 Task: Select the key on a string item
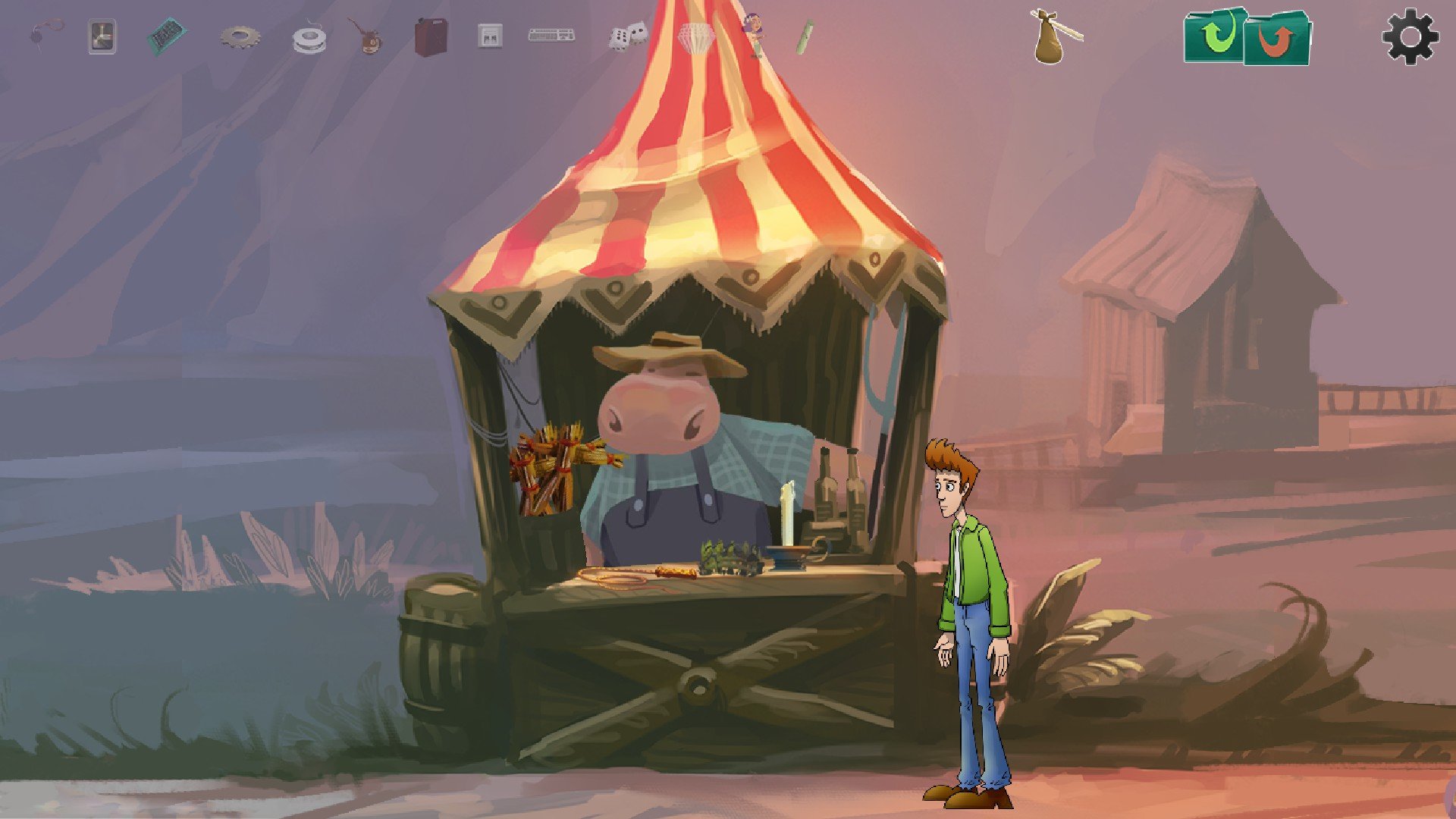(45, 34)
